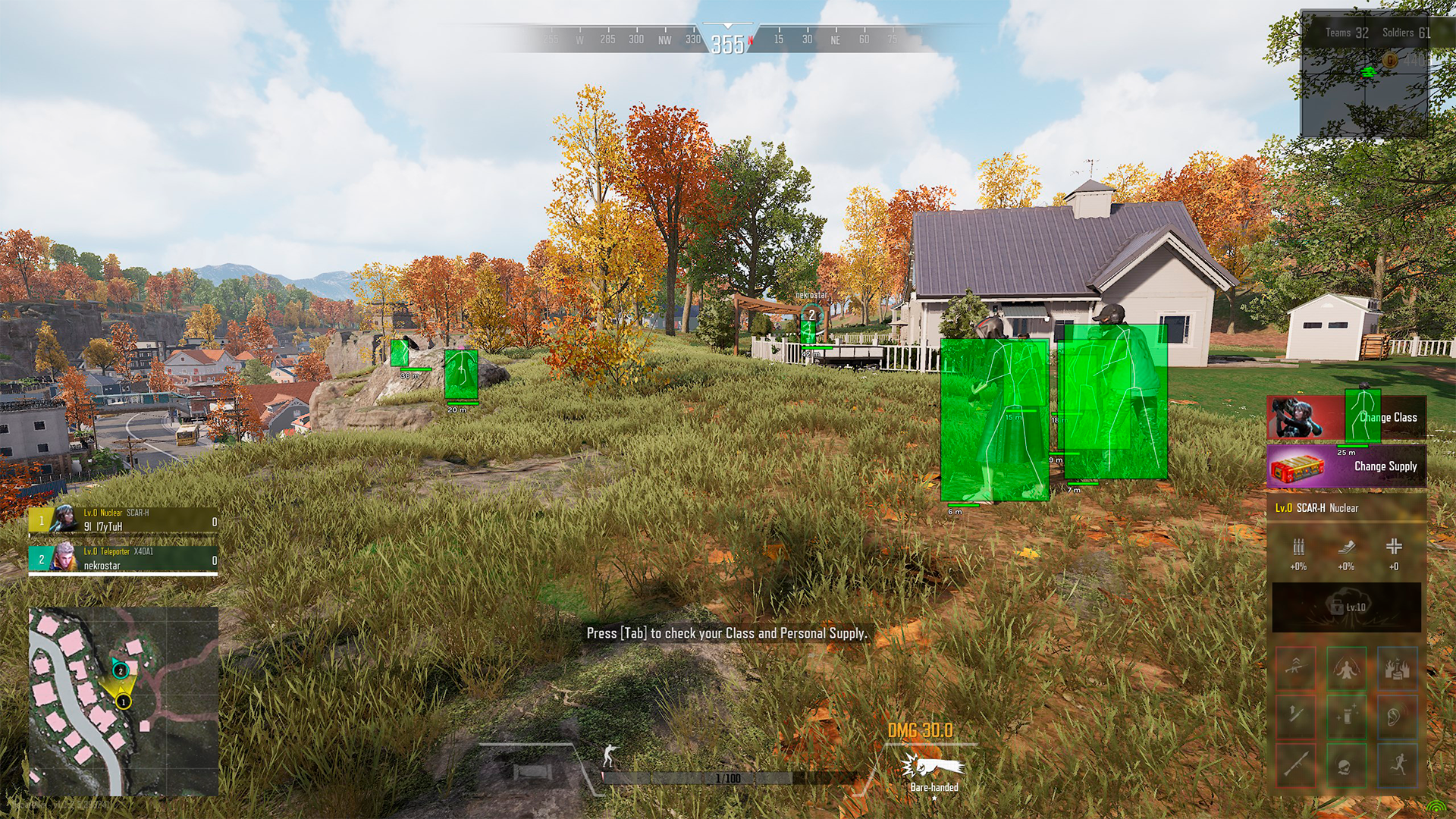Select player 9I_I7yTuH's row in squad list
This screenshot has height=819, width=1456.
[124, 519]
